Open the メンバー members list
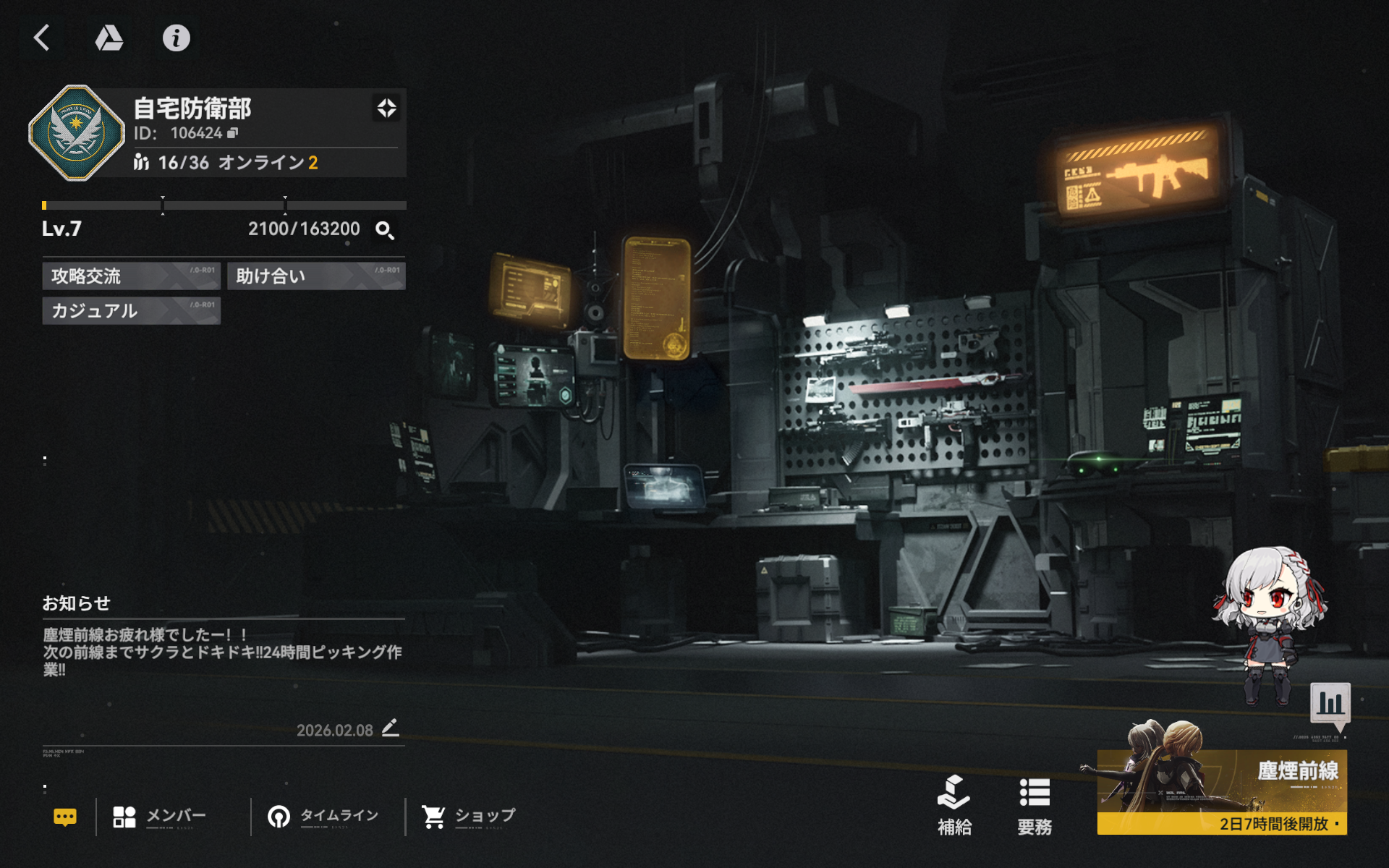 tap(161, 817)
